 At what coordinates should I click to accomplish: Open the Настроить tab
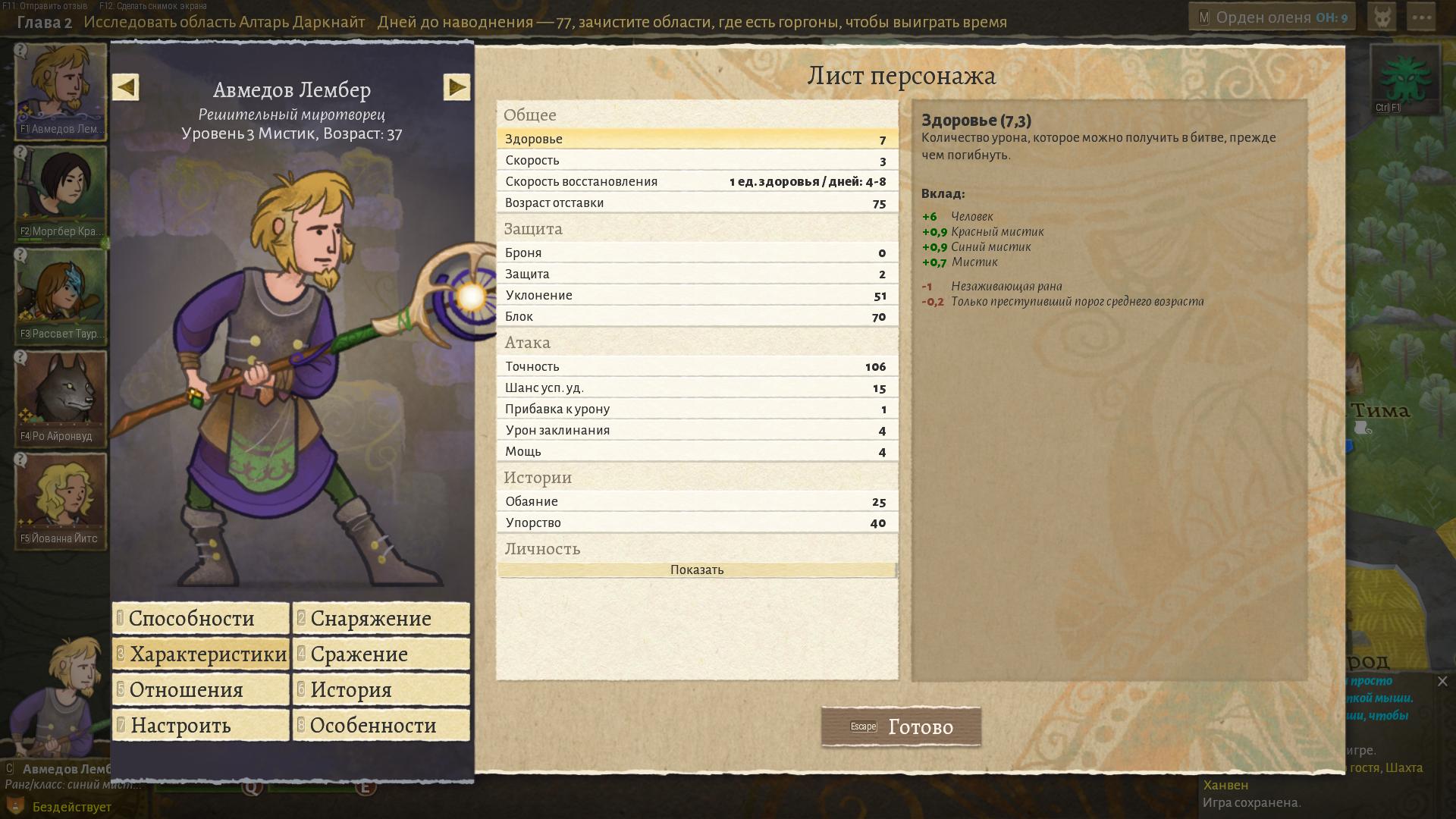[201, 725]
